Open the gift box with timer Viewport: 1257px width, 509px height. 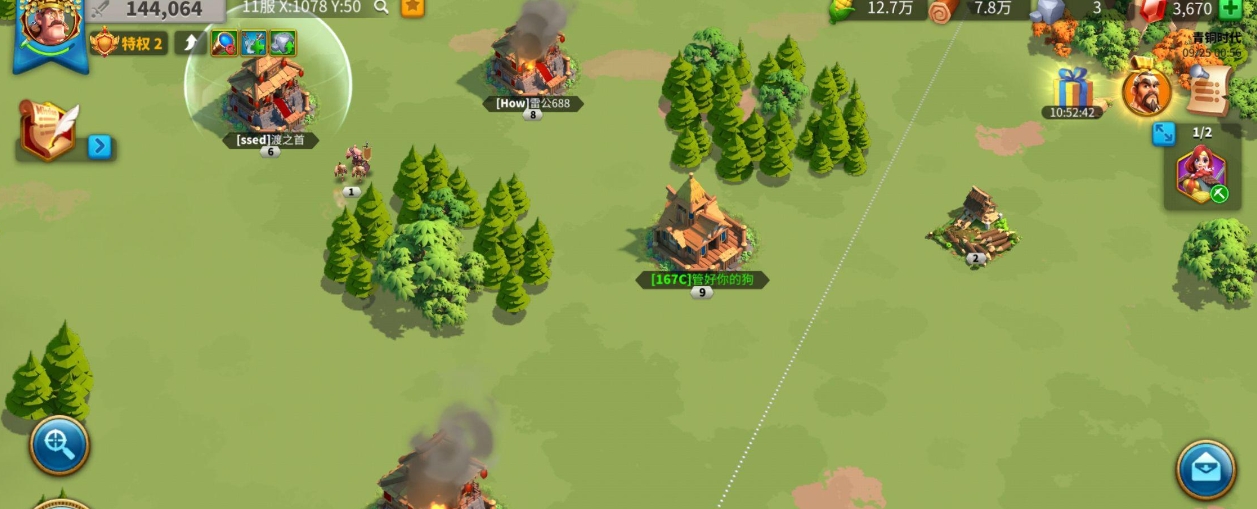coord(1073,88)
